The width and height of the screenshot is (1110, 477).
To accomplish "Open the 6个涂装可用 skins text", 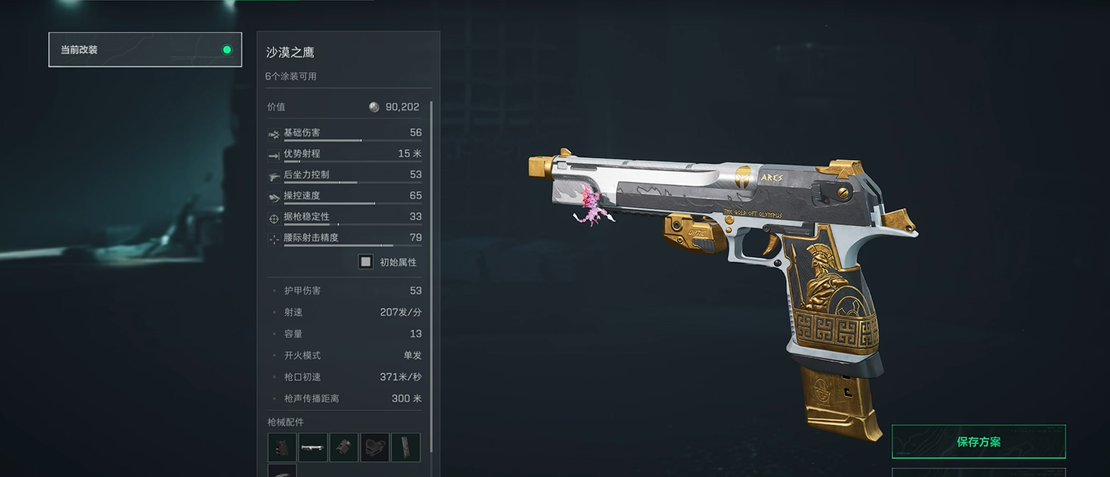I will tap(292, 77).
